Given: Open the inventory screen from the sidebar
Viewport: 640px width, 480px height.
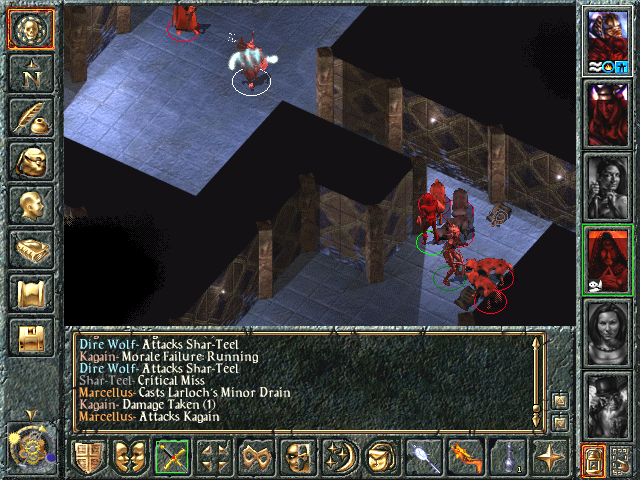Looking at the screenshot, I should click(x=31, y=161).
